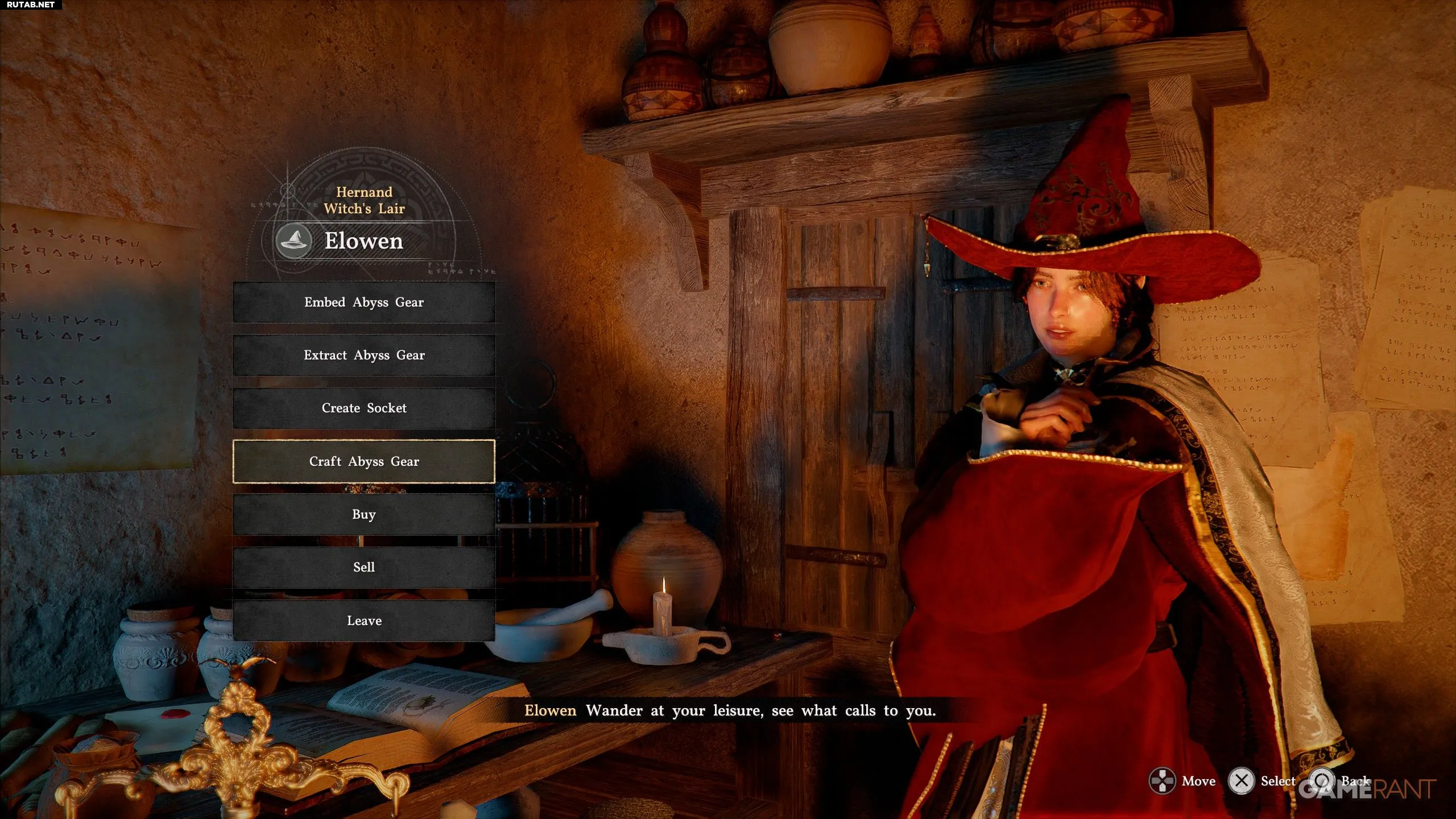The height and width of the screenshot is (819, 1456).
Task: Click Craft Abyss Gear
Action: click(x=364, y=461)
